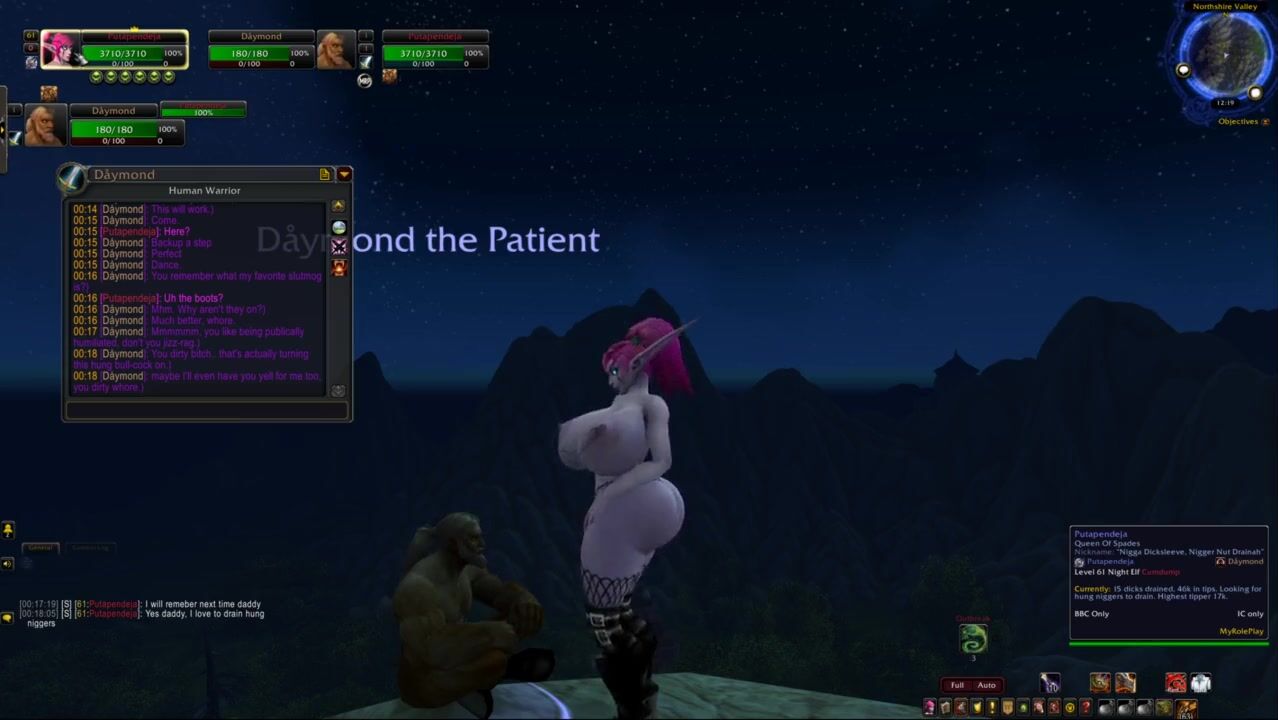Open the red question mark help button
This screenshot has height=720, width=1278.
(x=1085, y=708)
